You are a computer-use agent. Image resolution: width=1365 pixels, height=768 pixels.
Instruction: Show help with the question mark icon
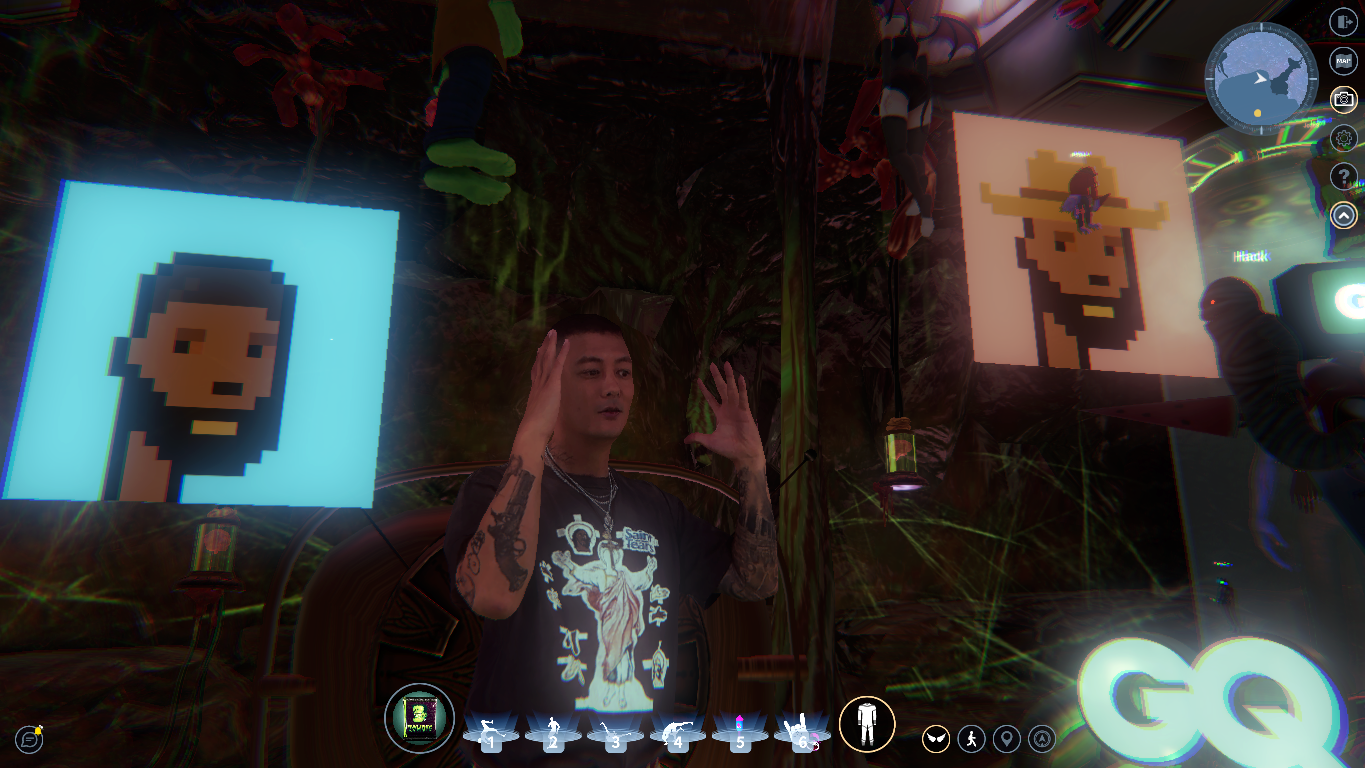click(1343, 177)
